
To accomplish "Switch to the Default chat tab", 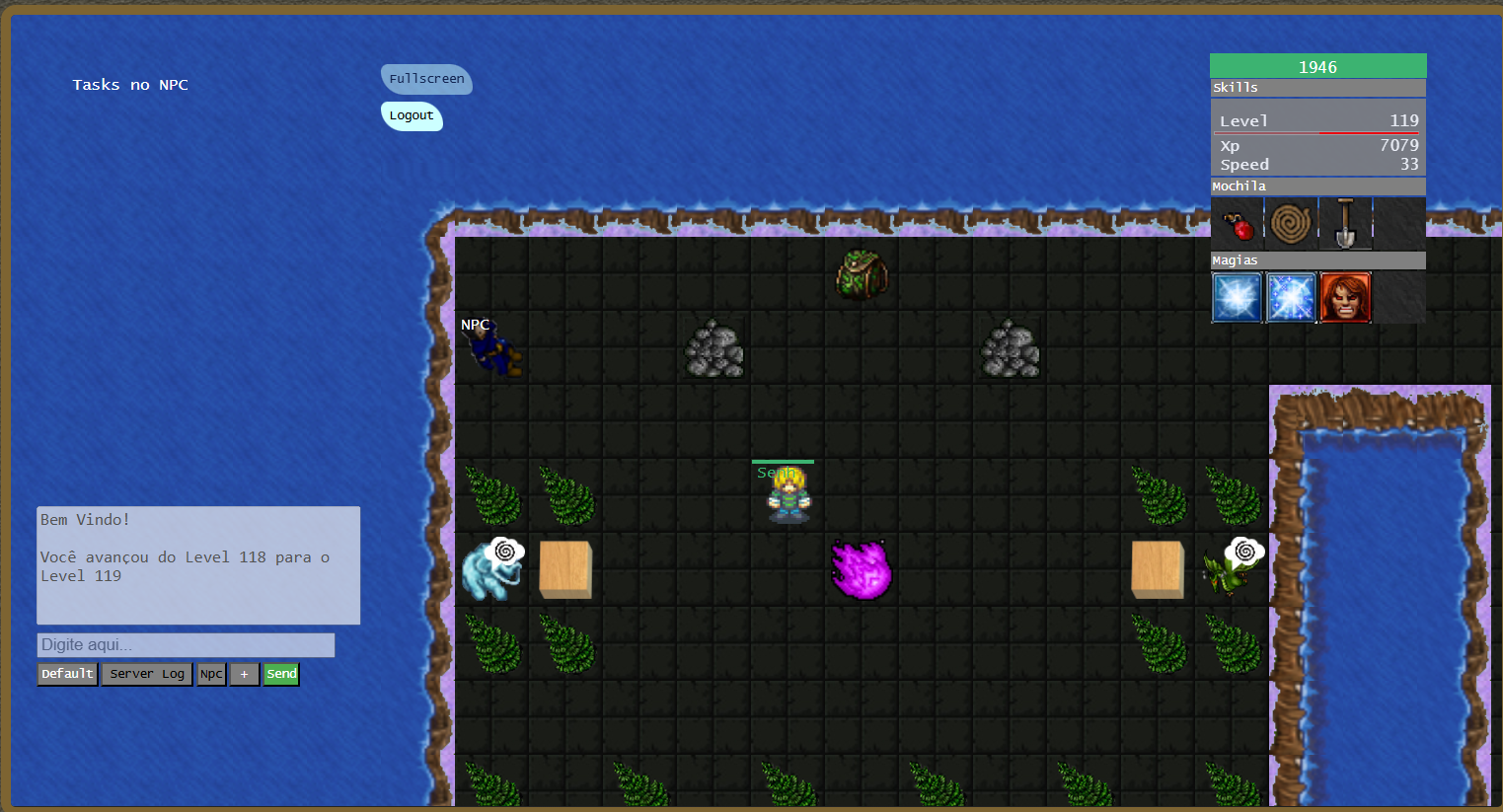I will coord(67,674).
